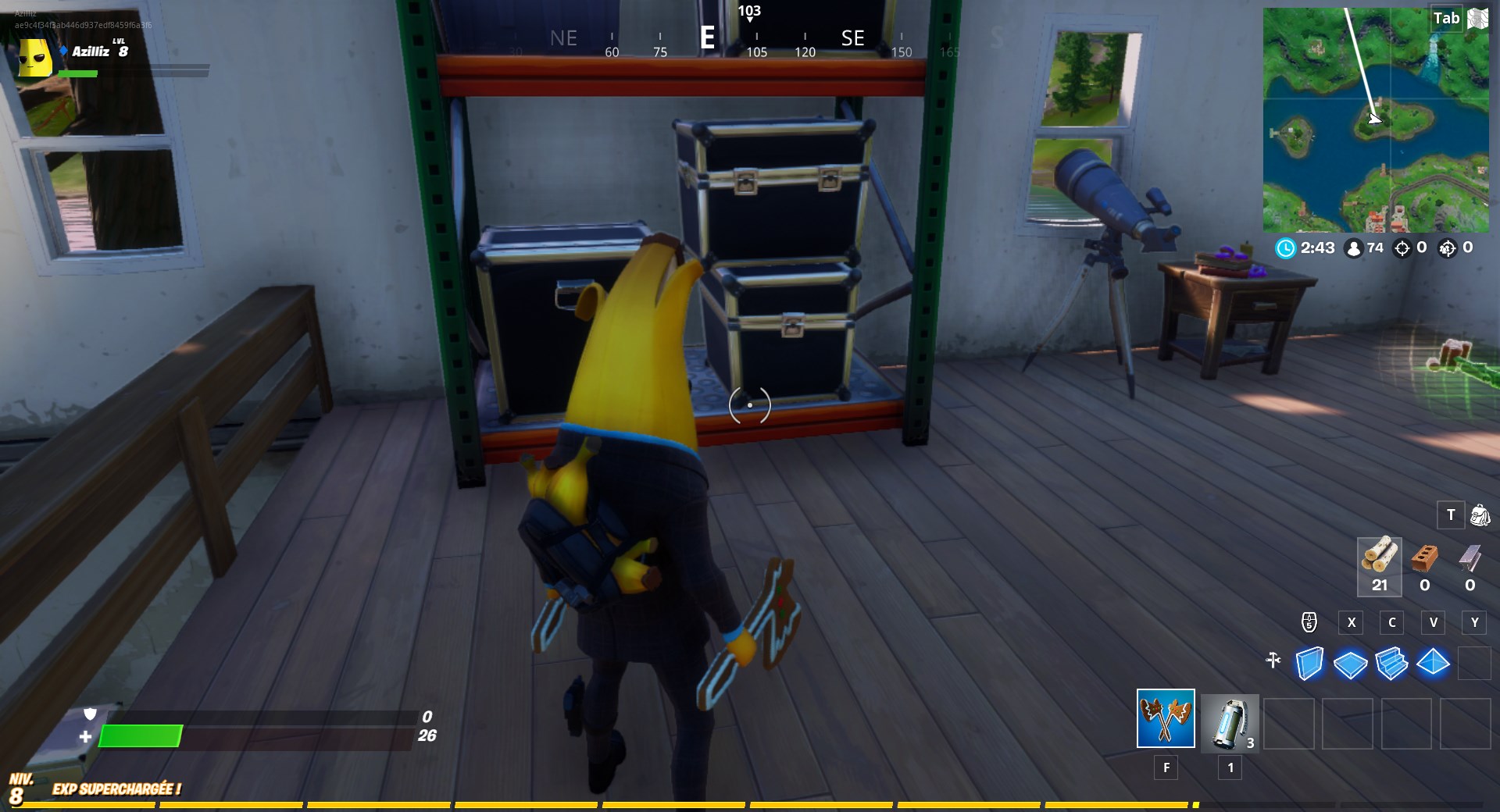
Task: Select the grenade in hotbar slot 1
Action: pos(1229,722)
